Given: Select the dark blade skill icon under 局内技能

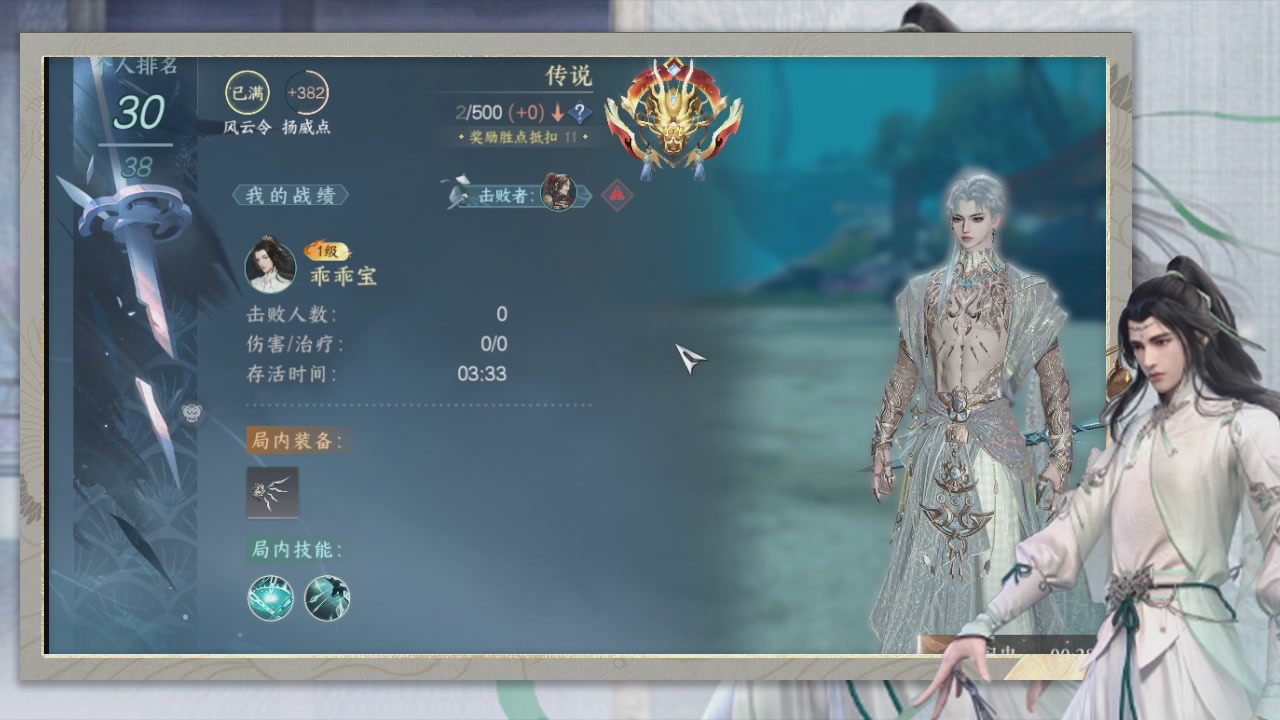Looking at the screenshot, I should (x=325, y=598).
